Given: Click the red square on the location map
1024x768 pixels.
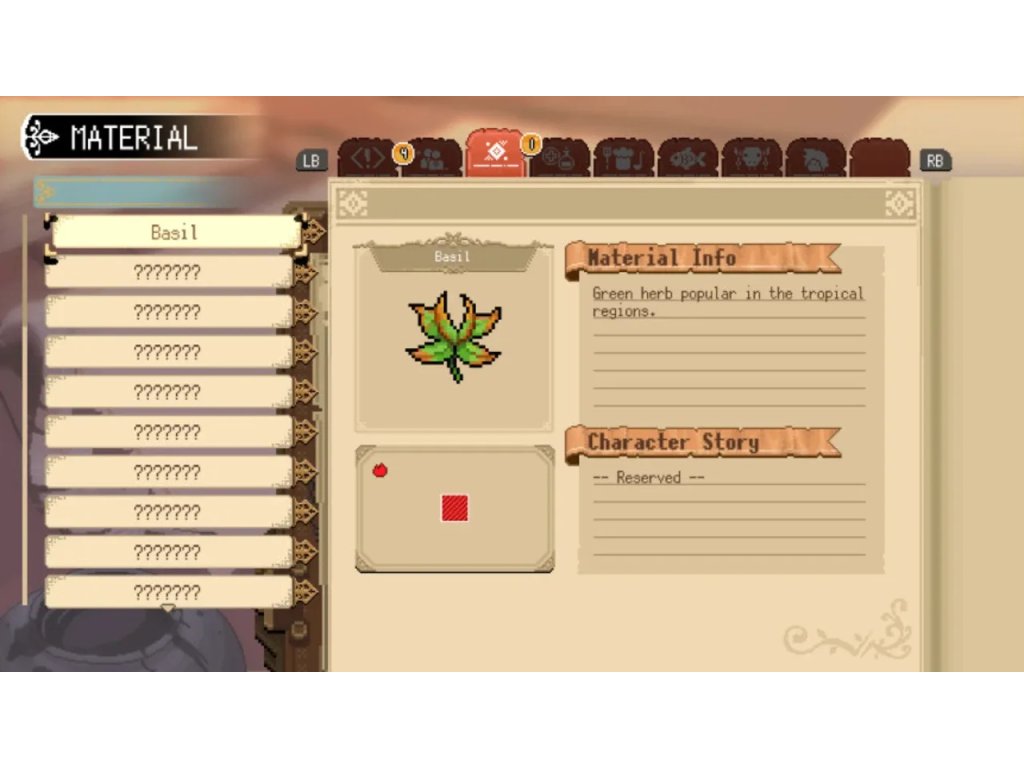Looking at the screenshot, I should coord(455,509).
